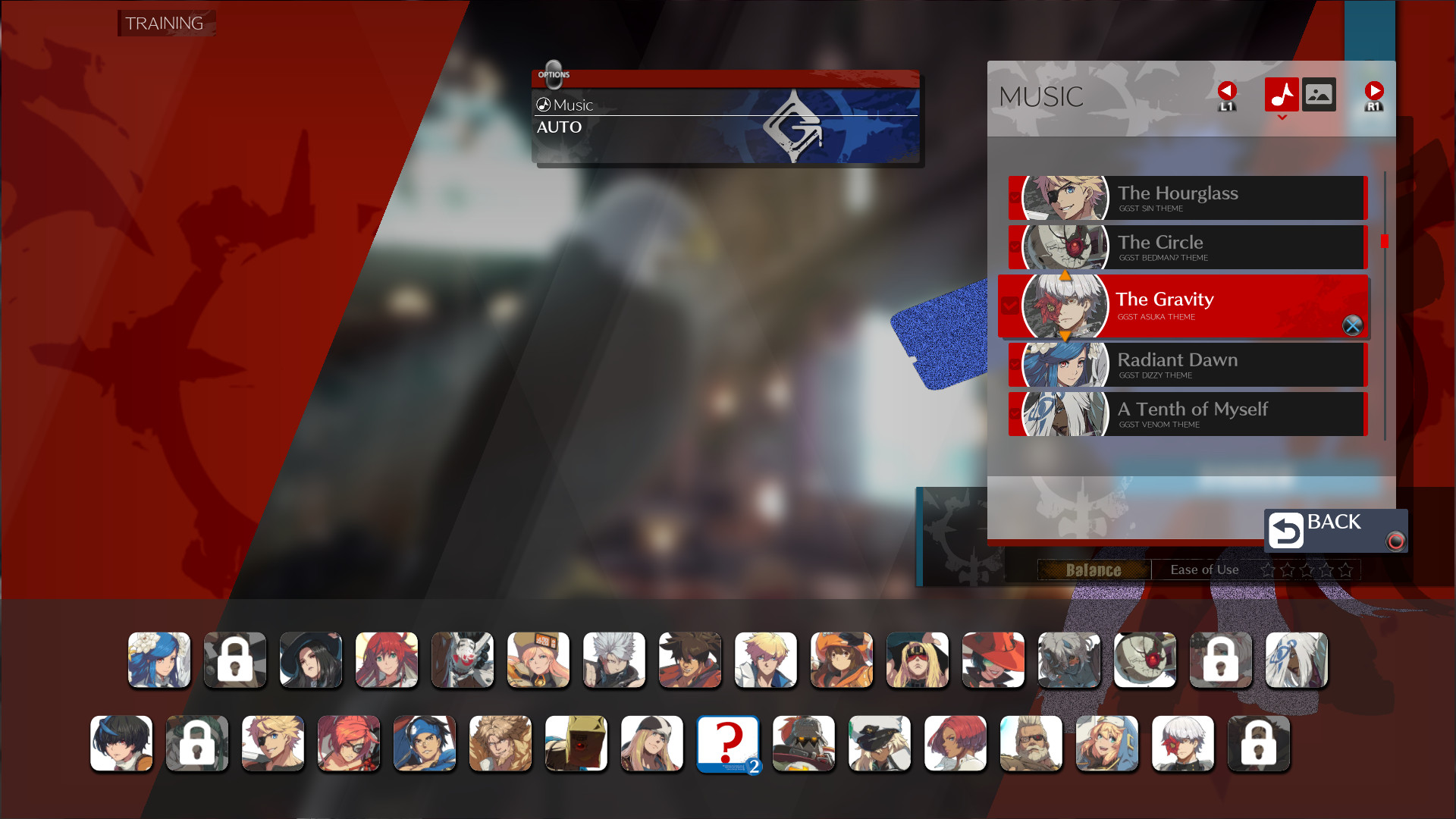Select May's portrait in the character row
Viewport: 1456px width, 819px height.
click(x=842, y=660)
